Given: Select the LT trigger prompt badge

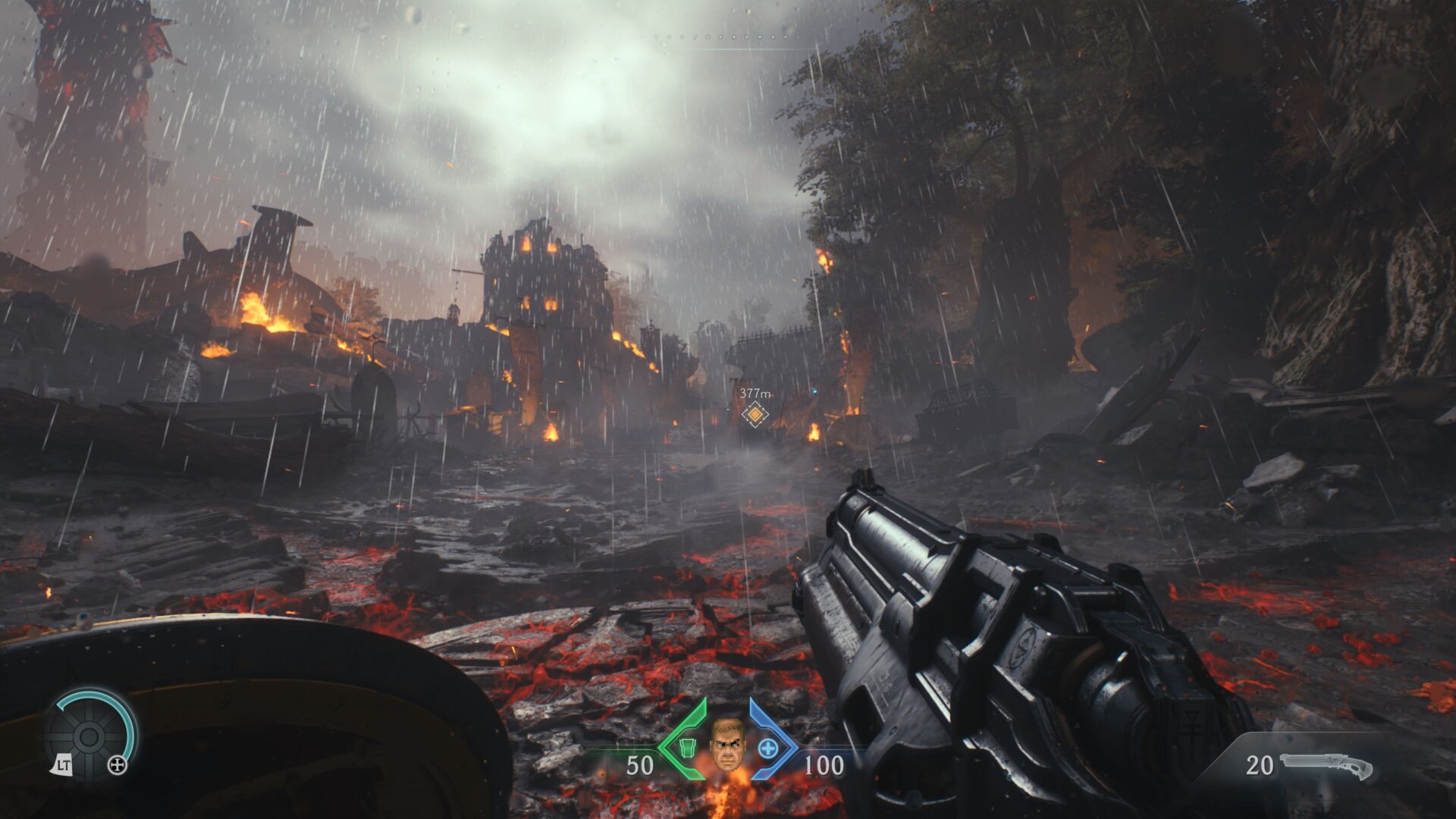Looking at the screenshot, I should (64, 765).
